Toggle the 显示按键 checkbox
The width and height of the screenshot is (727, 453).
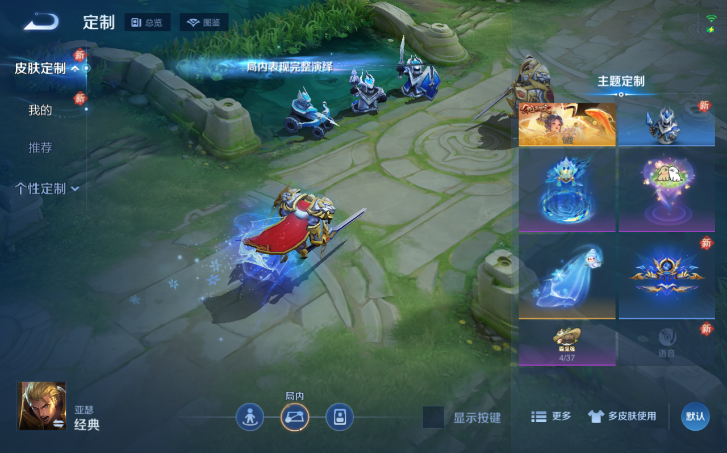click(433, 417)
